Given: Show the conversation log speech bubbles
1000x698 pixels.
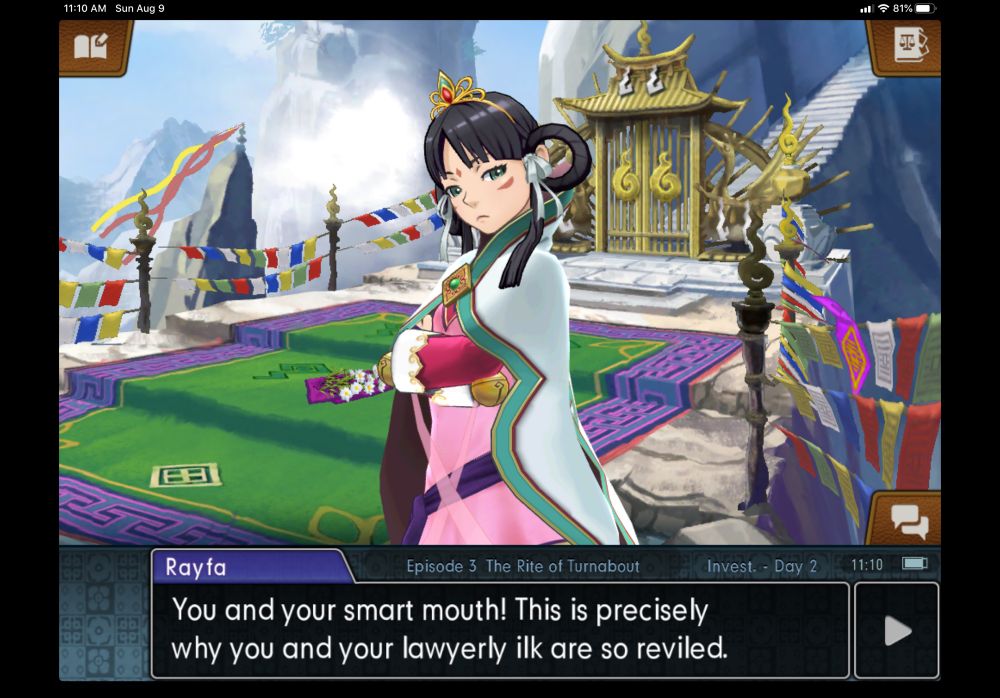Looking at the screenshot, I should [908, 520].
